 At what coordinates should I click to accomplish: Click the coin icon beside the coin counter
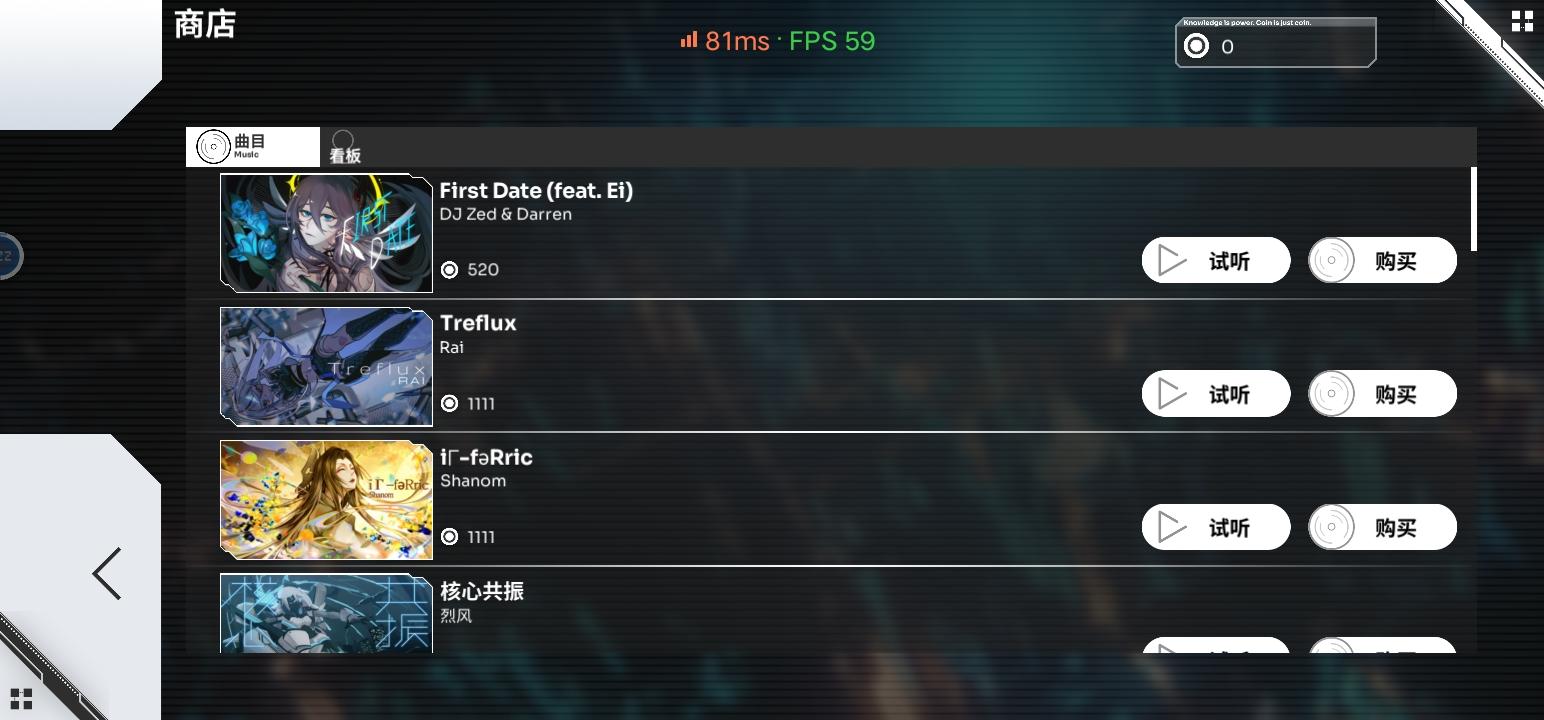(x=1197, y=46)
